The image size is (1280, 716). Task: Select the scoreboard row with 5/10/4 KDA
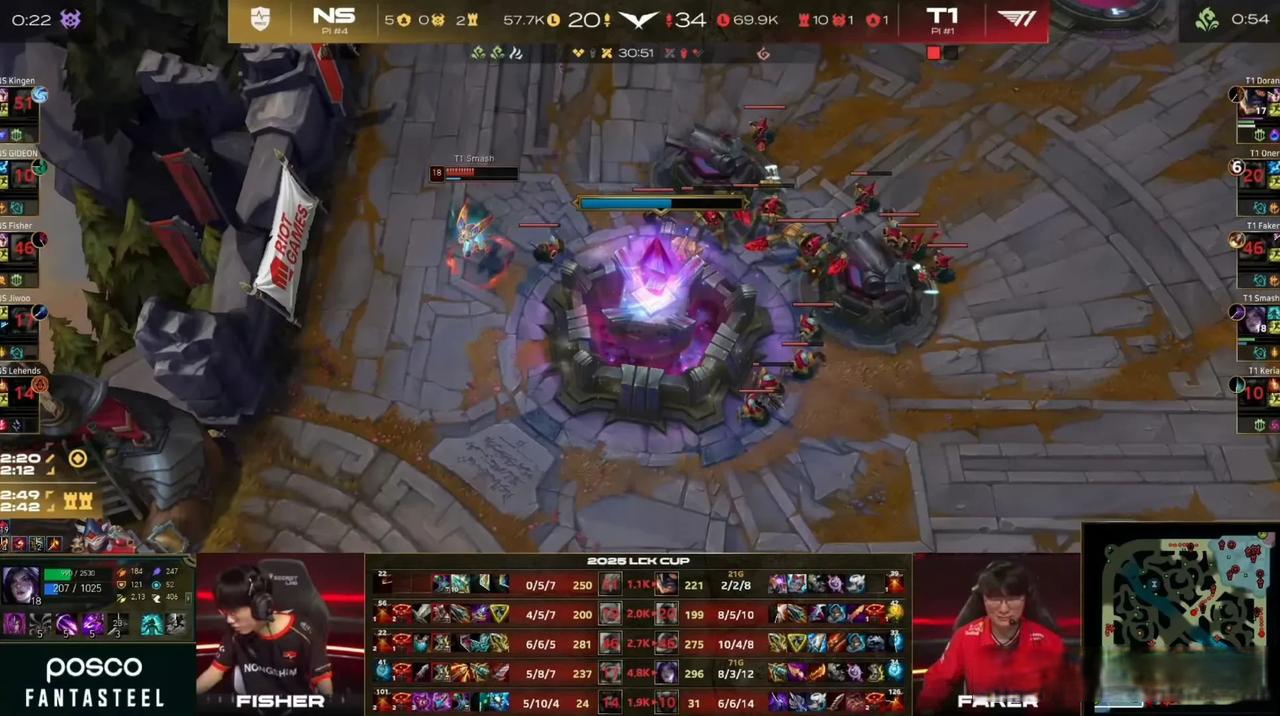click(540, 702)
